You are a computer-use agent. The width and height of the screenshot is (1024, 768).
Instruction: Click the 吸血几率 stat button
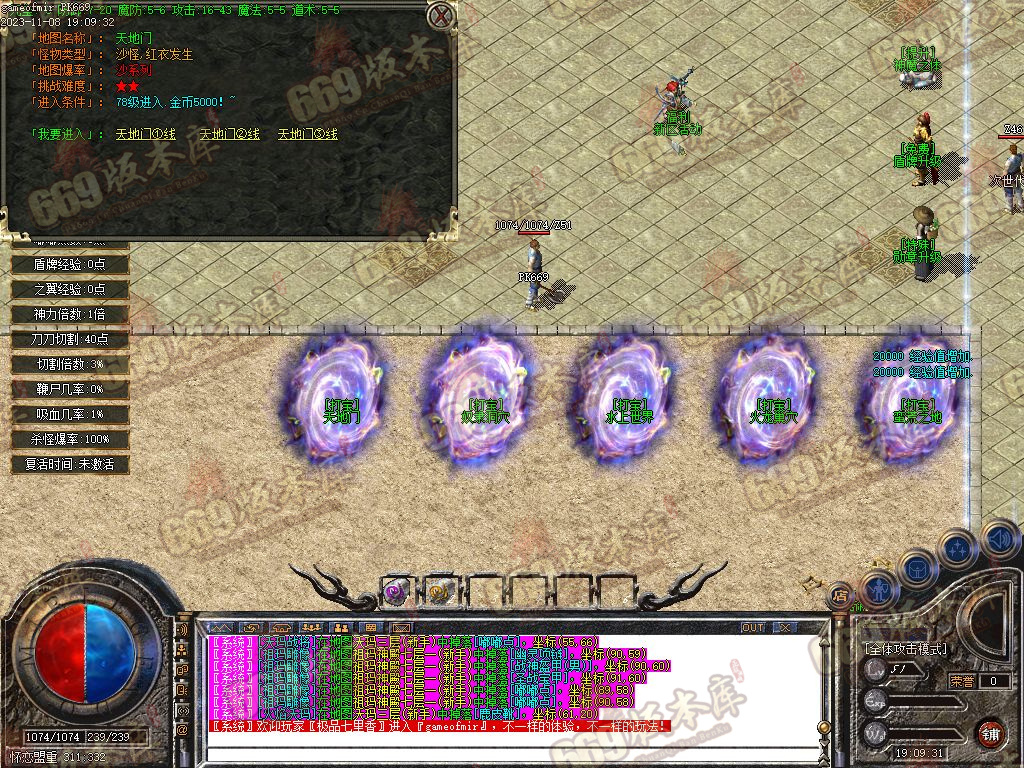[70, 414]
